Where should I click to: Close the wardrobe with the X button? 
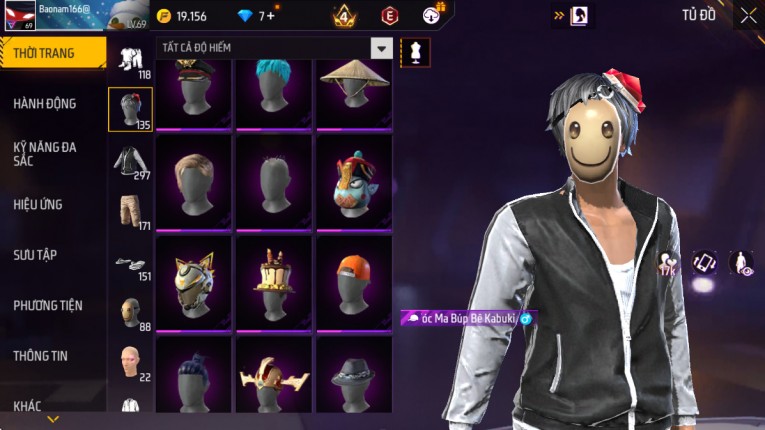[748, 15]
